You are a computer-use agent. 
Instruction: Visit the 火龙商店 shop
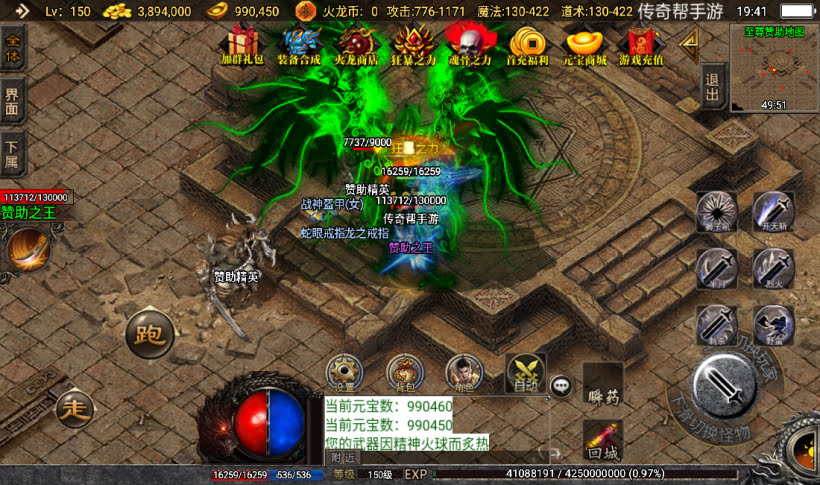pos(357,44)
